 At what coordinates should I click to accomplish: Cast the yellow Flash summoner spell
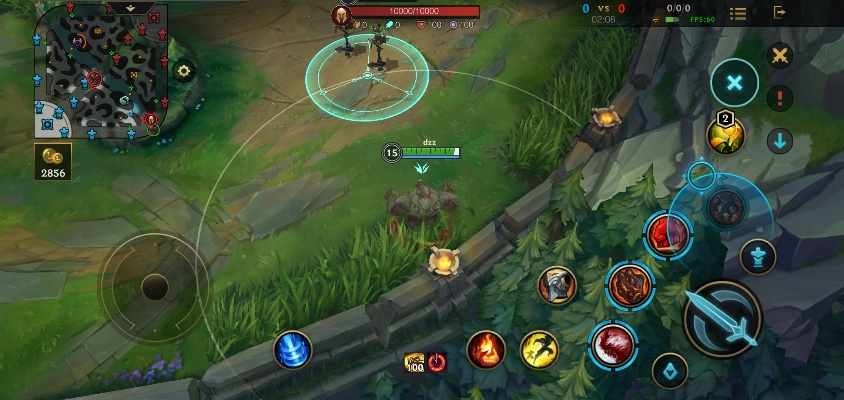click(539, 349)
